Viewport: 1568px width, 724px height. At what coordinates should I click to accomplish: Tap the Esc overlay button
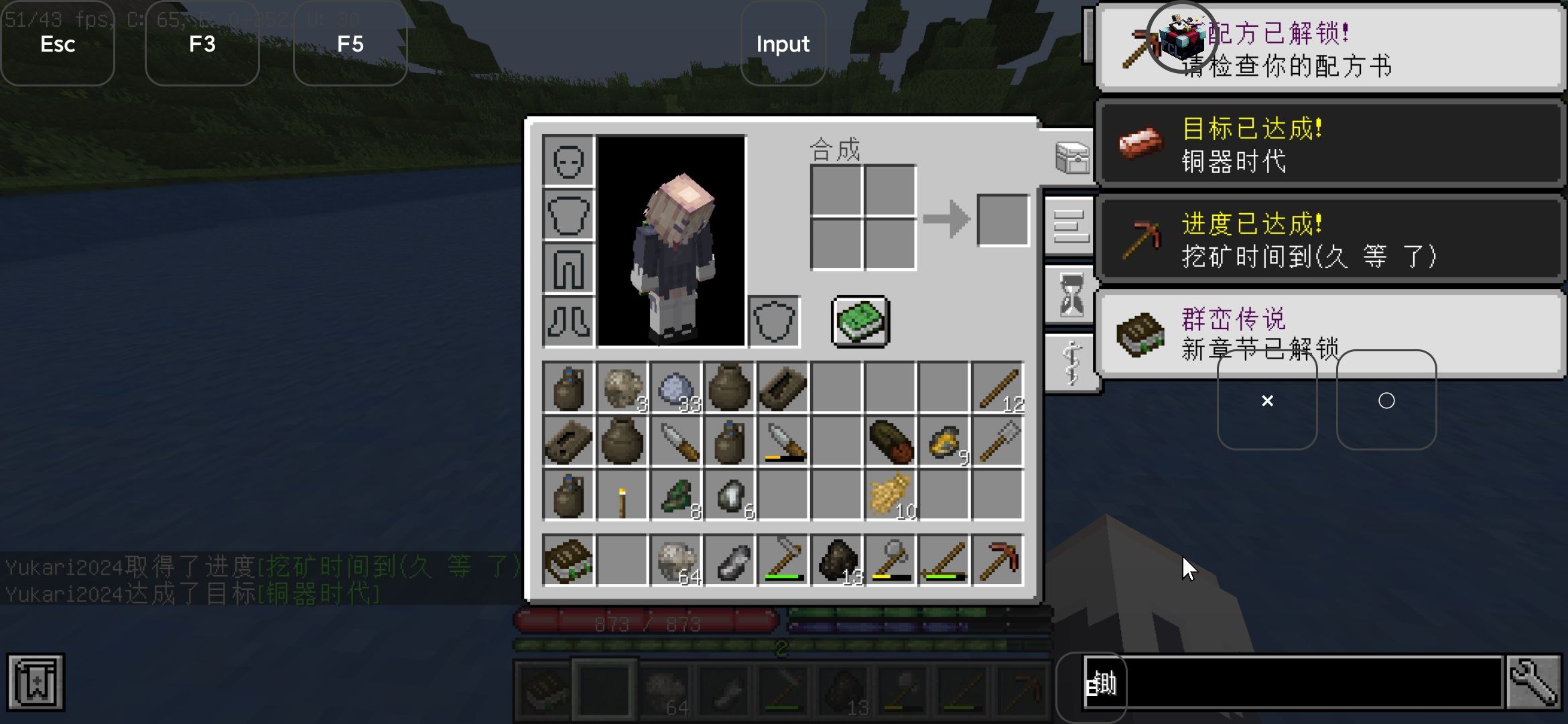click(x=58, y=44)
